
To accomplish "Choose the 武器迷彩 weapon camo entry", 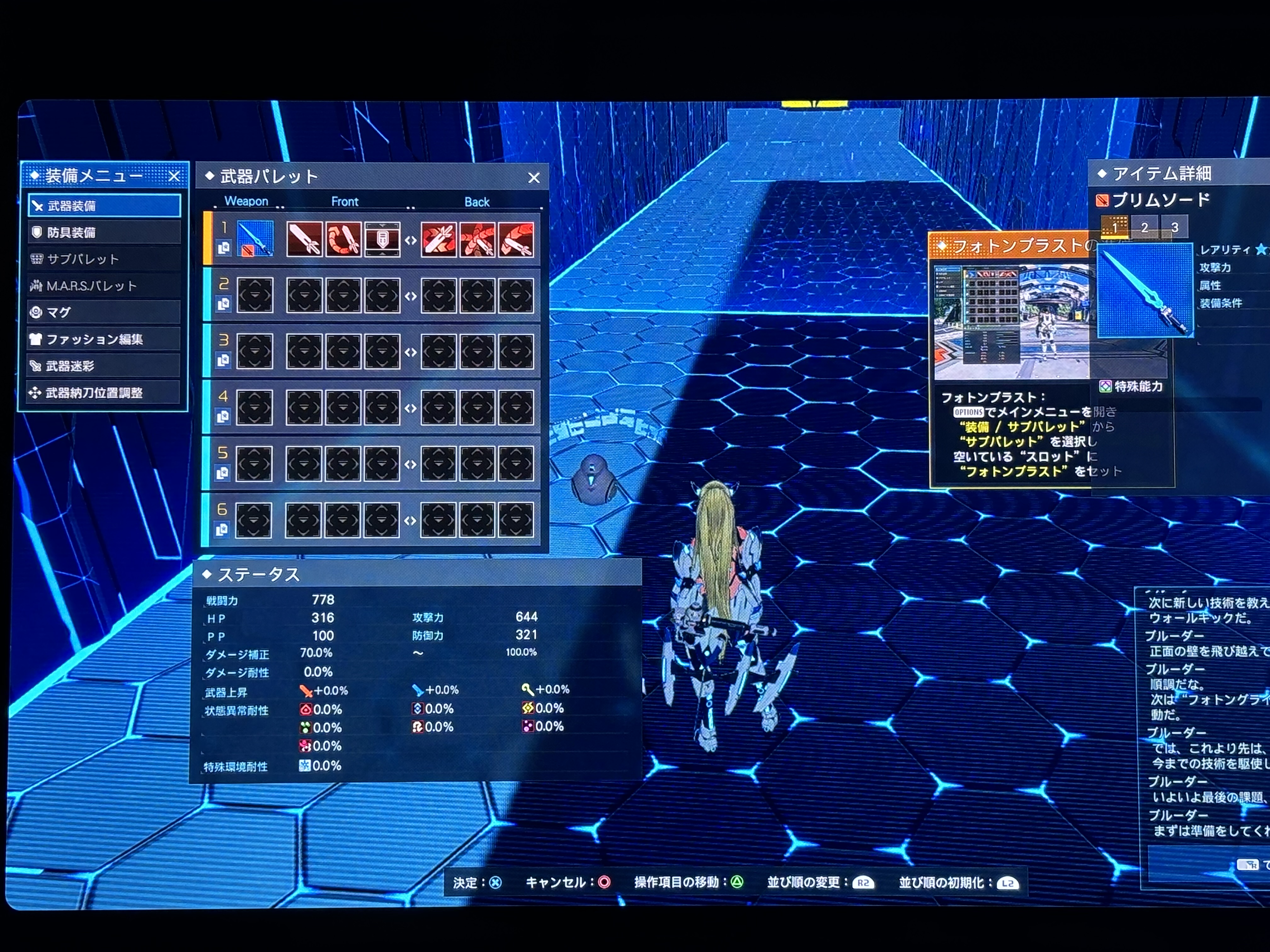I will tap(104, 365).
